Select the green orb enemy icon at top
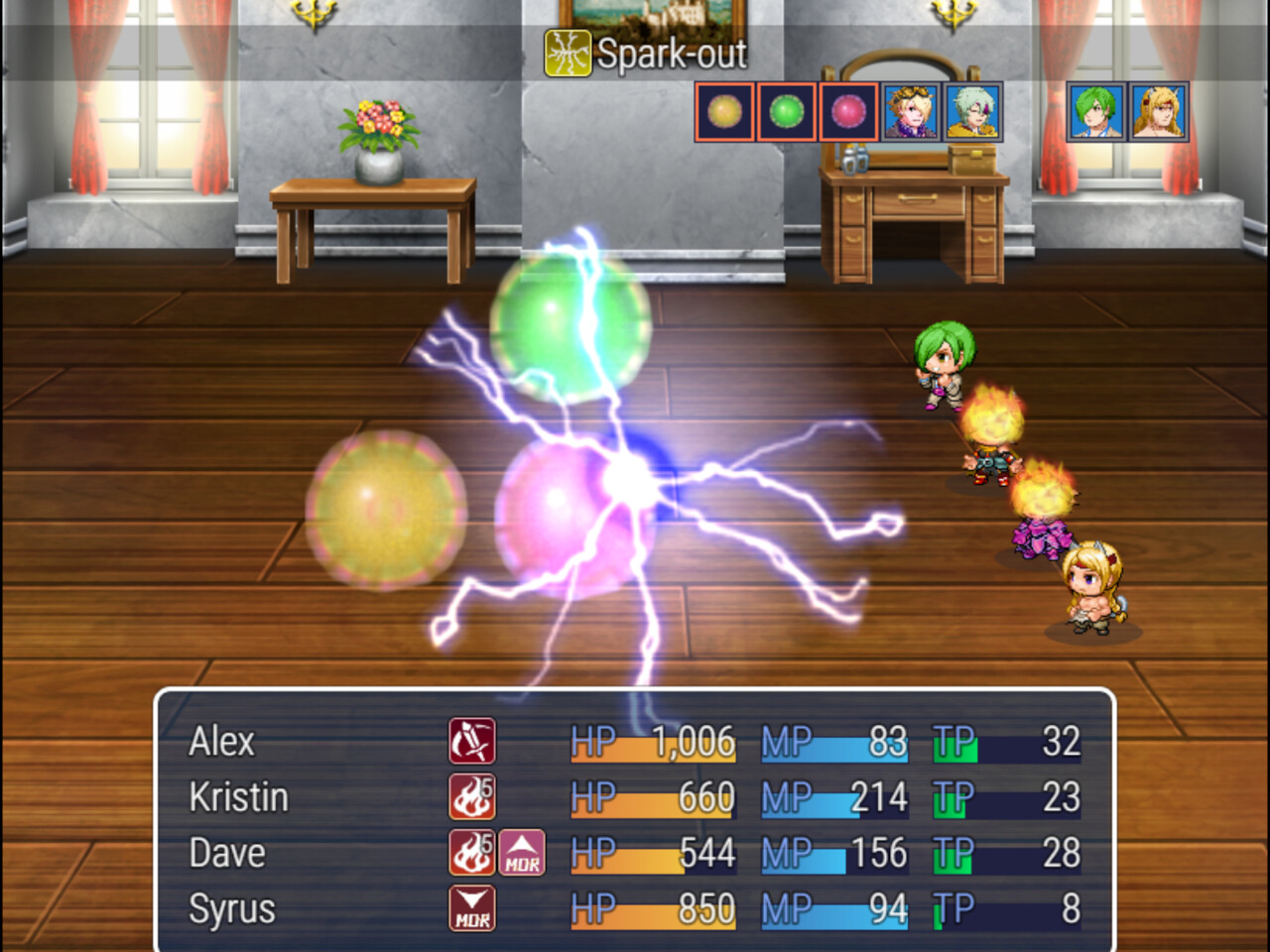 pos(787,112)
